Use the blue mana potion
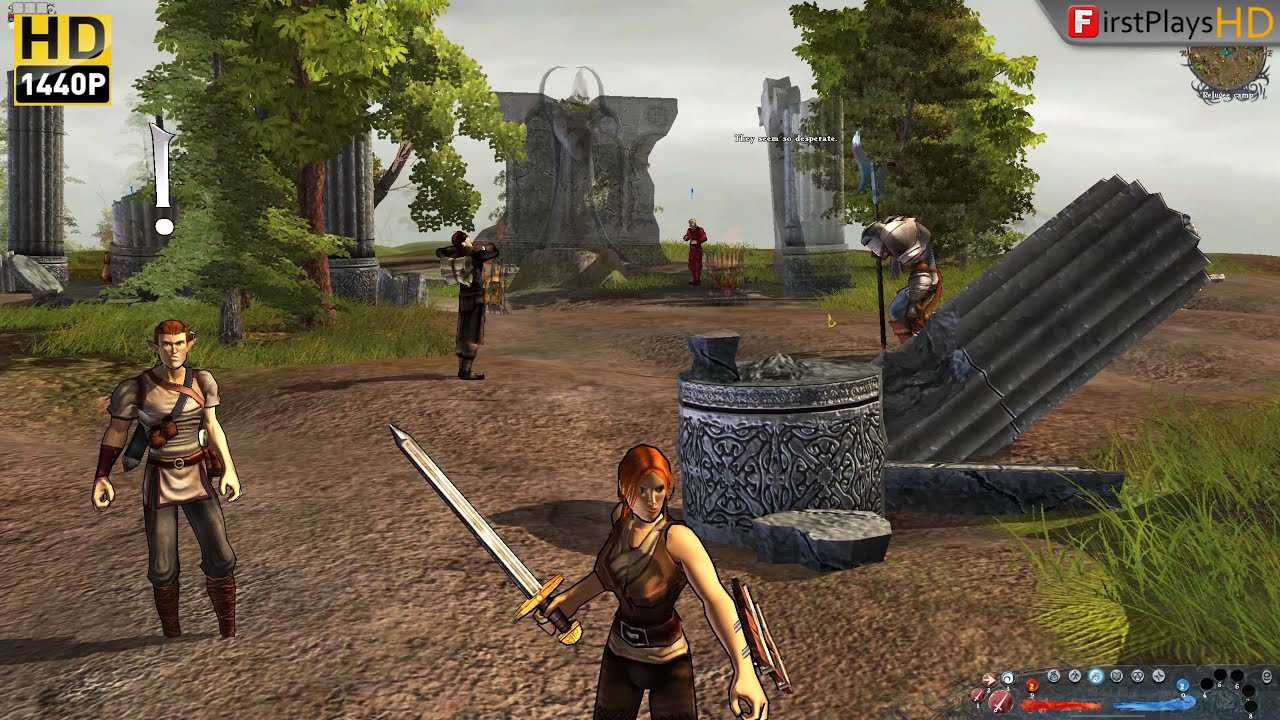Image resolution: width=1280 pixels, height=720 pixels. click(1182, 685)
